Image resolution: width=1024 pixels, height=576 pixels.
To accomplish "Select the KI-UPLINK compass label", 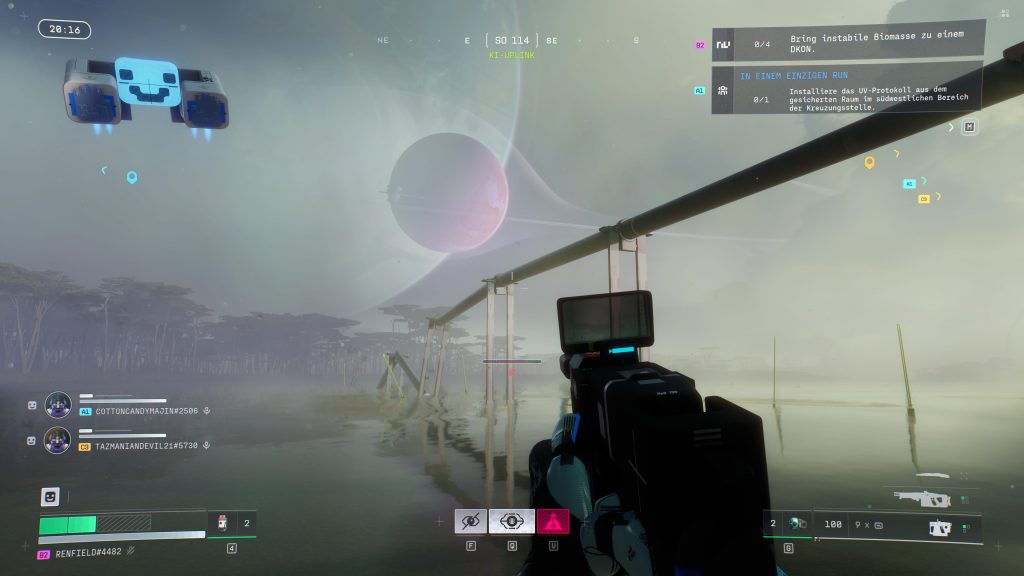I will (x=511, y=56).
